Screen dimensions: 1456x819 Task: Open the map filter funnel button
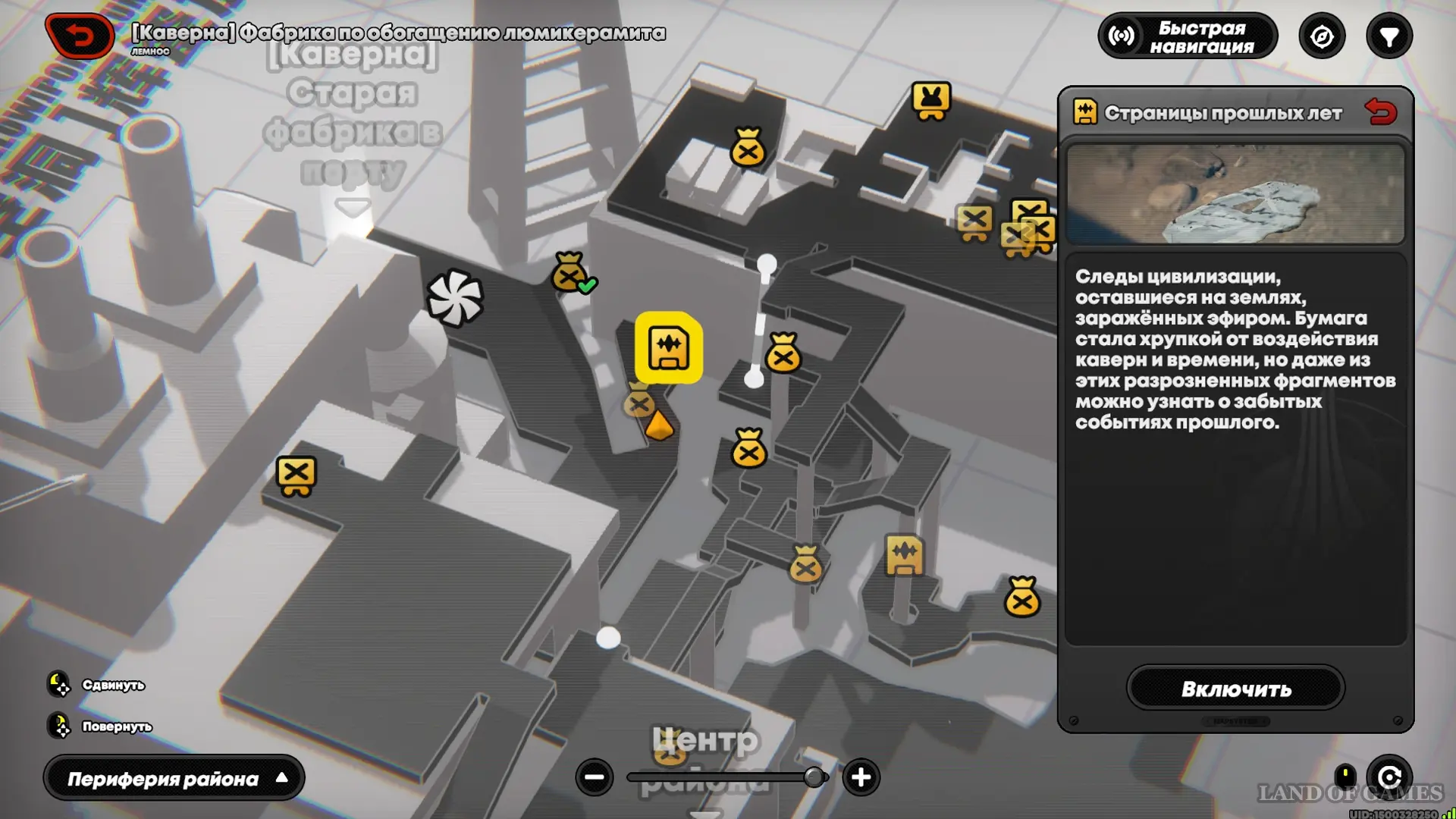pos(1389,36)
